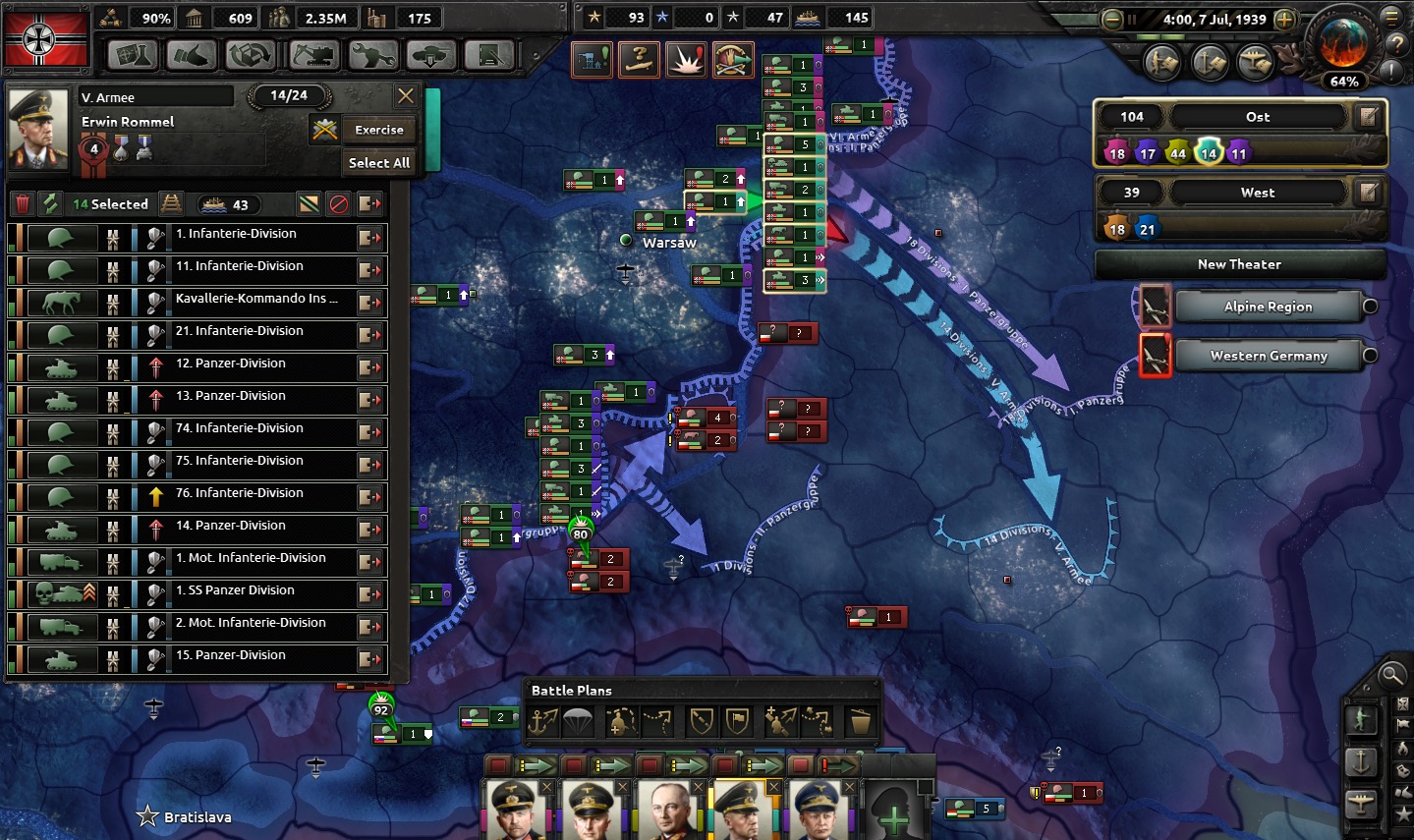Select the naval invasion anchor tool
The width and height of the screenshot is (1414, 840).
[x=543, y=723]
